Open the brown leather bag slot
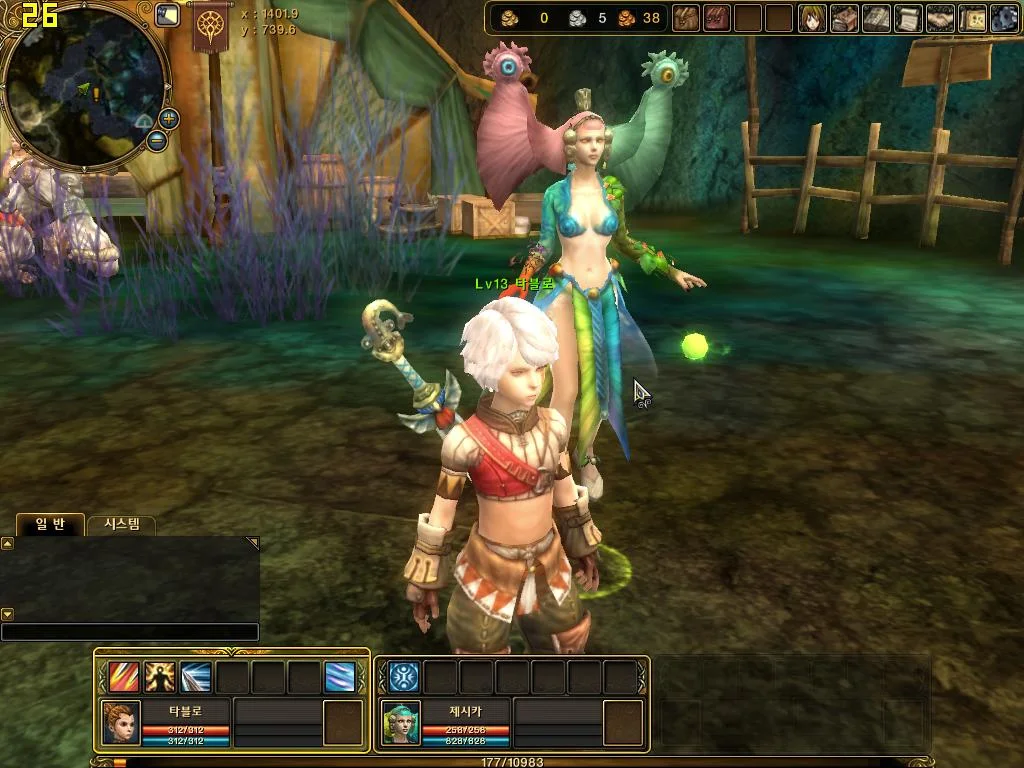This screenshot has height=768, width=1024. point(686,18)
